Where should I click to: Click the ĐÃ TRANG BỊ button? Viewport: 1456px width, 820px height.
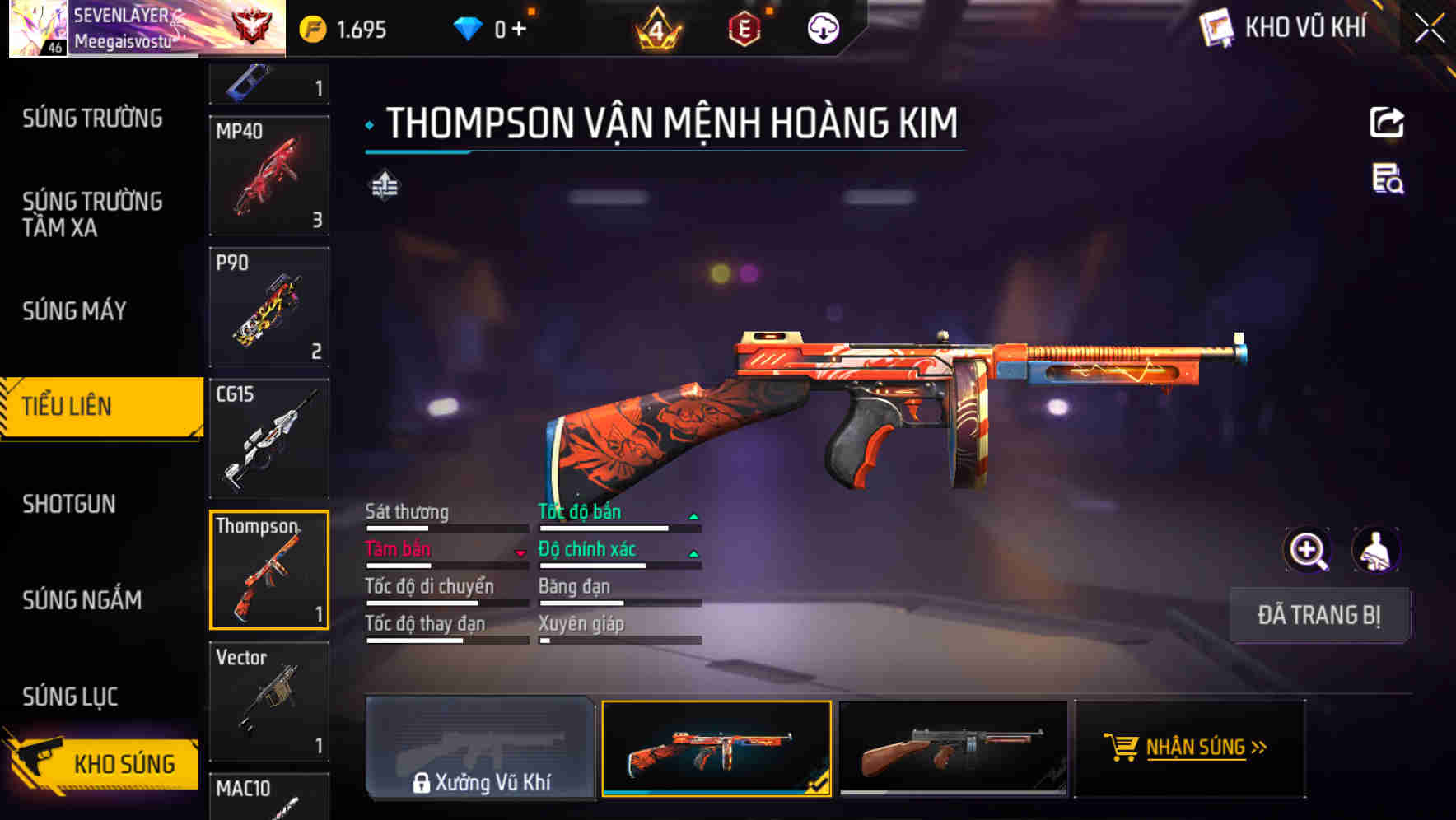tap(1318, 614)
